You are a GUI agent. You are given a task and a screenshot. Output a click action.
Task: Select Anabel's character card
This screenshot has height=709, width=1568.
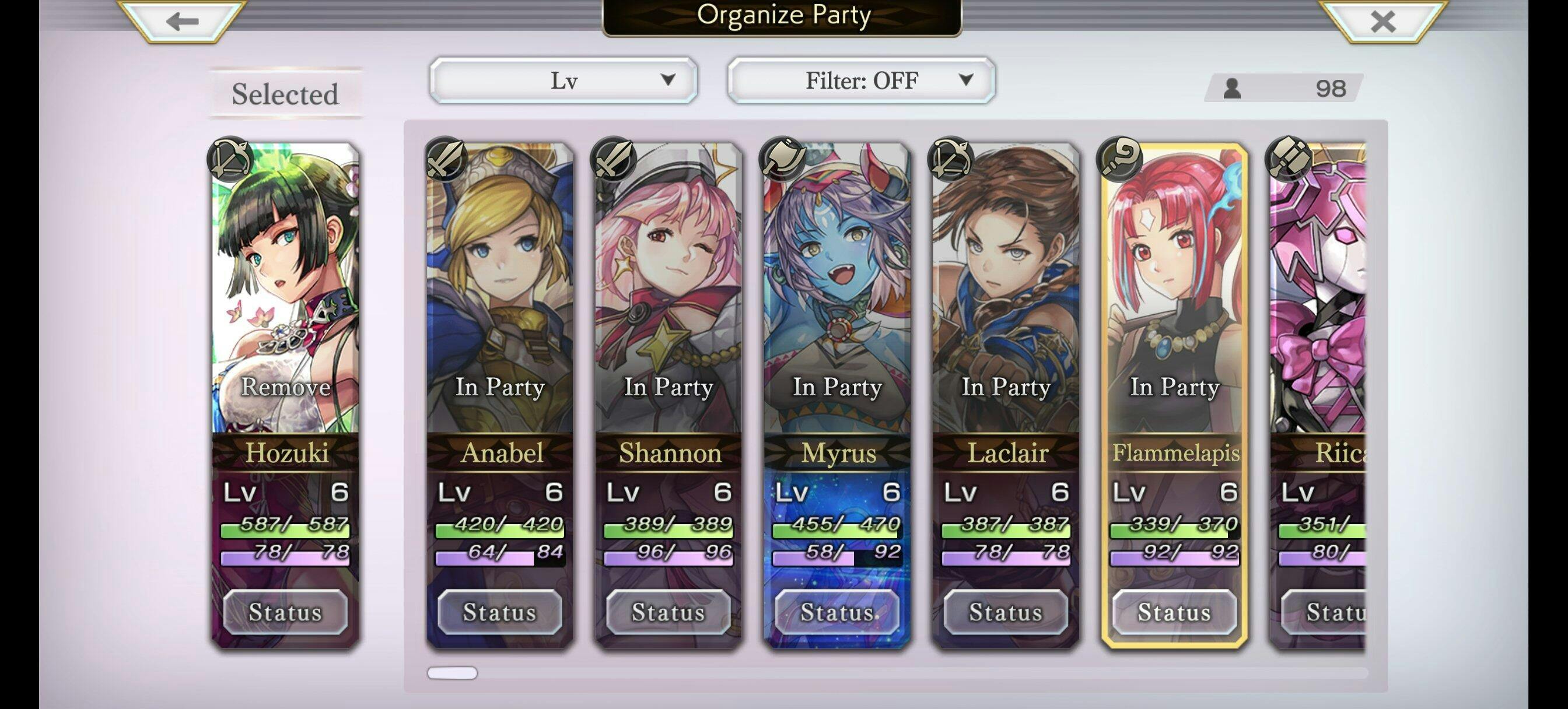click(x=500, y=304)
